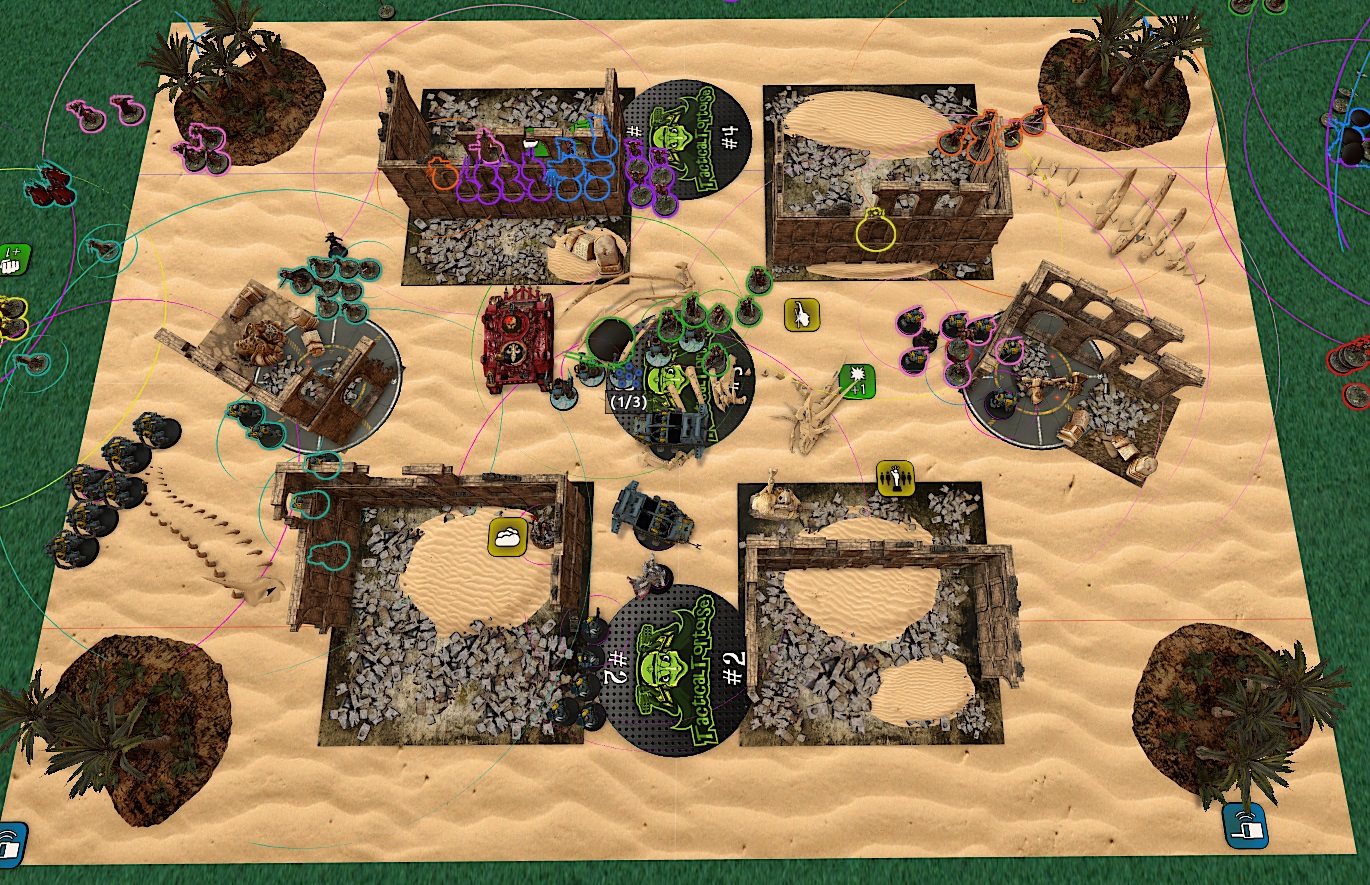
Task: Select the yellow winged creature icon
Action: [x=802, y=315]
